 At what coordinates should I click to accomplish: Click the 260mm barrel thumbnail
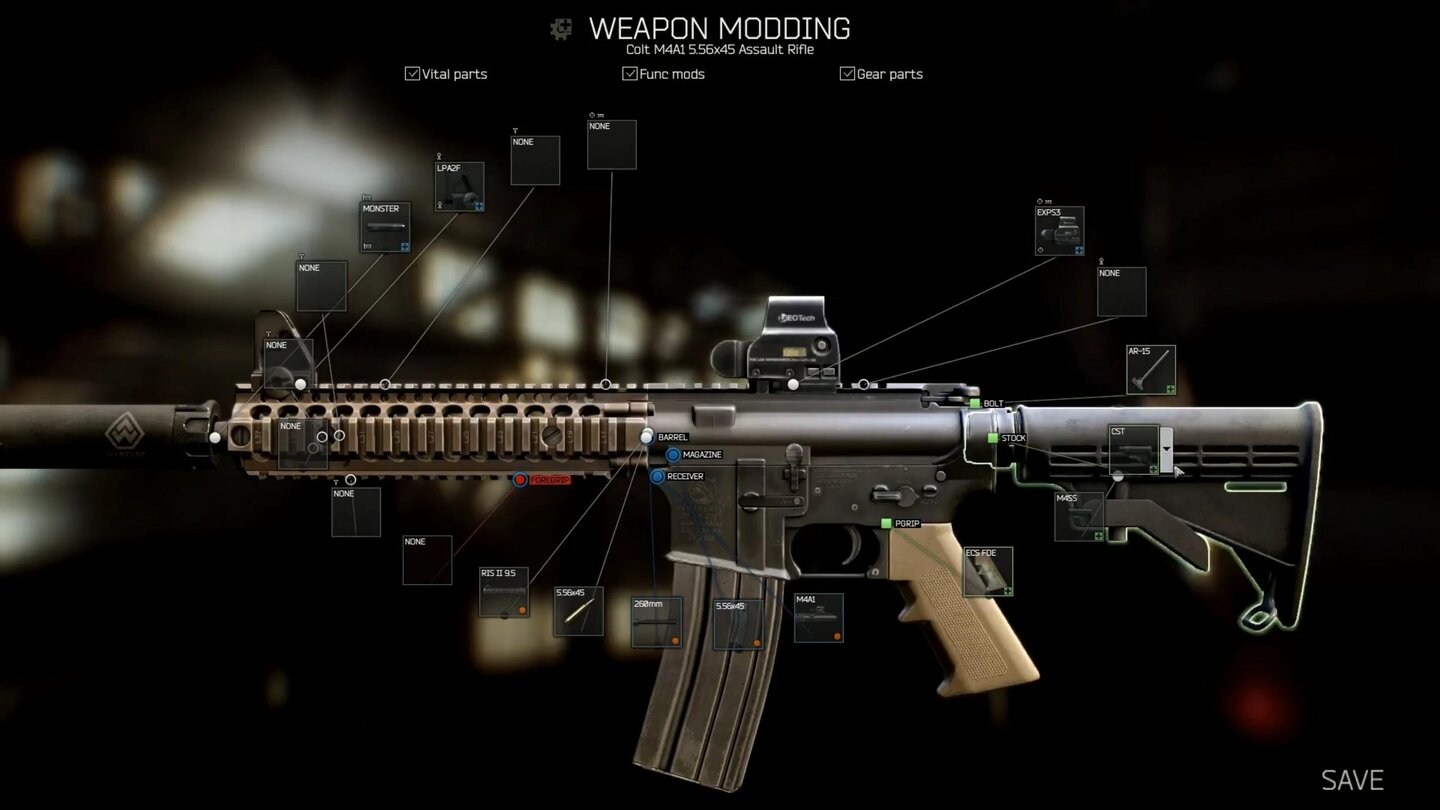[657, 620]
